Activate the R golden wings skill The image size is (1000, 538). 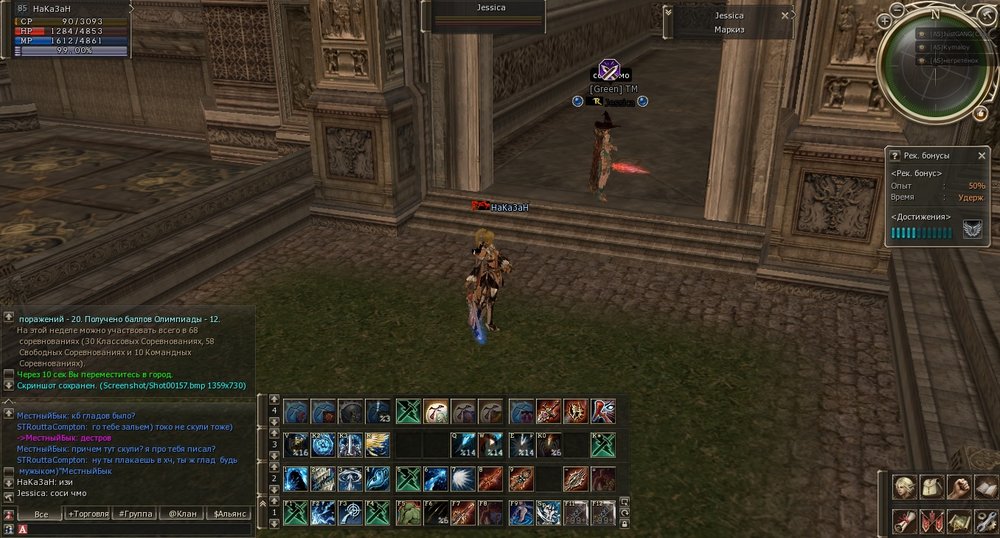pos(378,444)
